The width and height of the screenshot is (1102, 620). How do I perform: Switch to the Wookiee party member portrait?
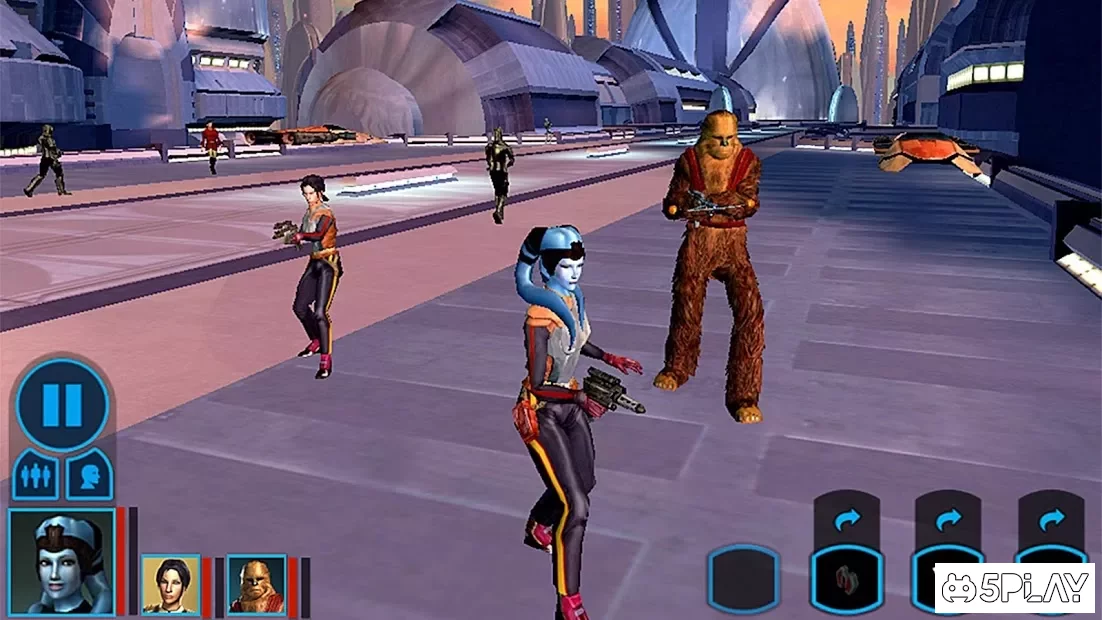pyautogui.click(x=256, y=584)
